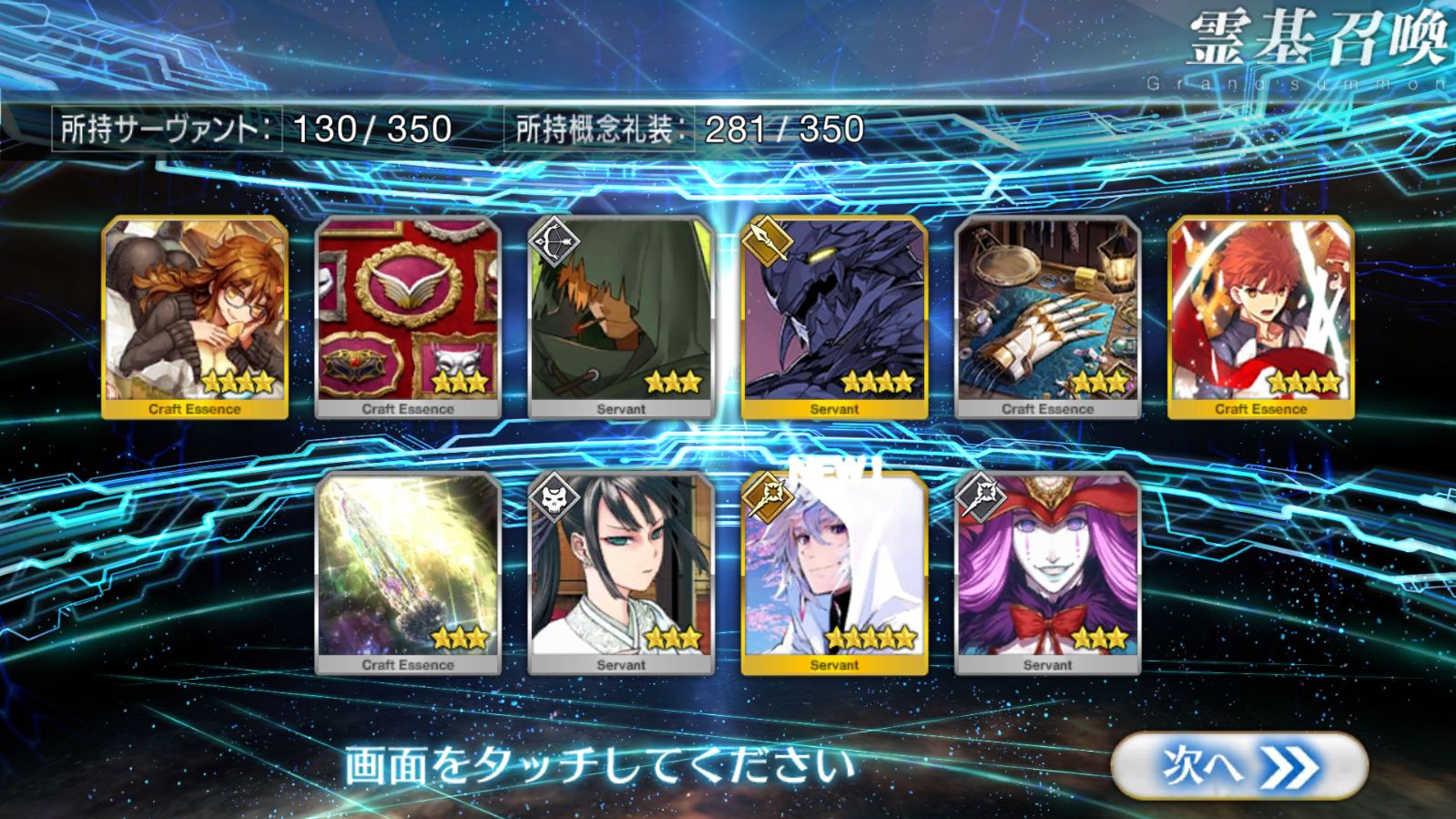The image size is (1456, 819).
Task: Tap the 次へ next button
Action: pos(1238,767)
